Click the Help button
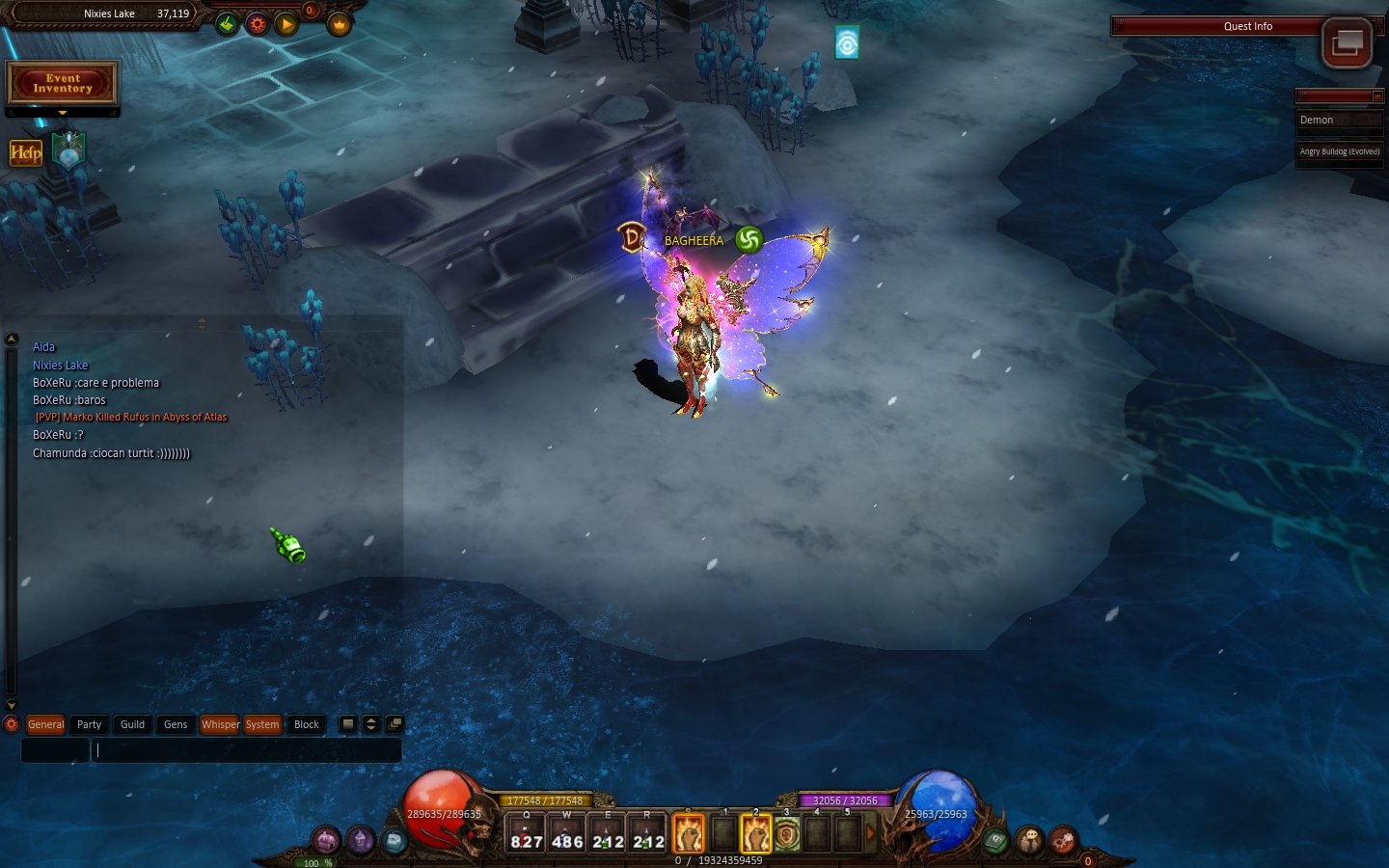 (x=26, y=152)
